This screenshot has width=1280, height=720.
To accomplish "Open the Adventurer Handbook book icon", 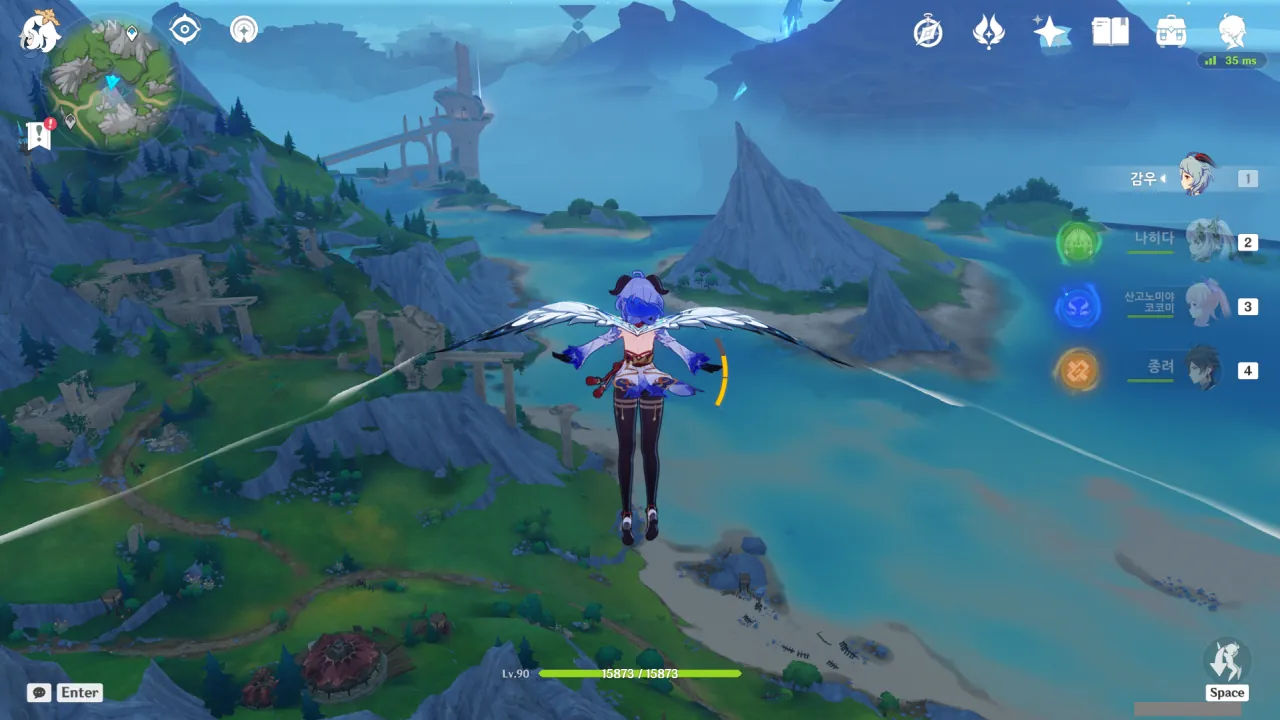I will click(x=1110, y=32).
